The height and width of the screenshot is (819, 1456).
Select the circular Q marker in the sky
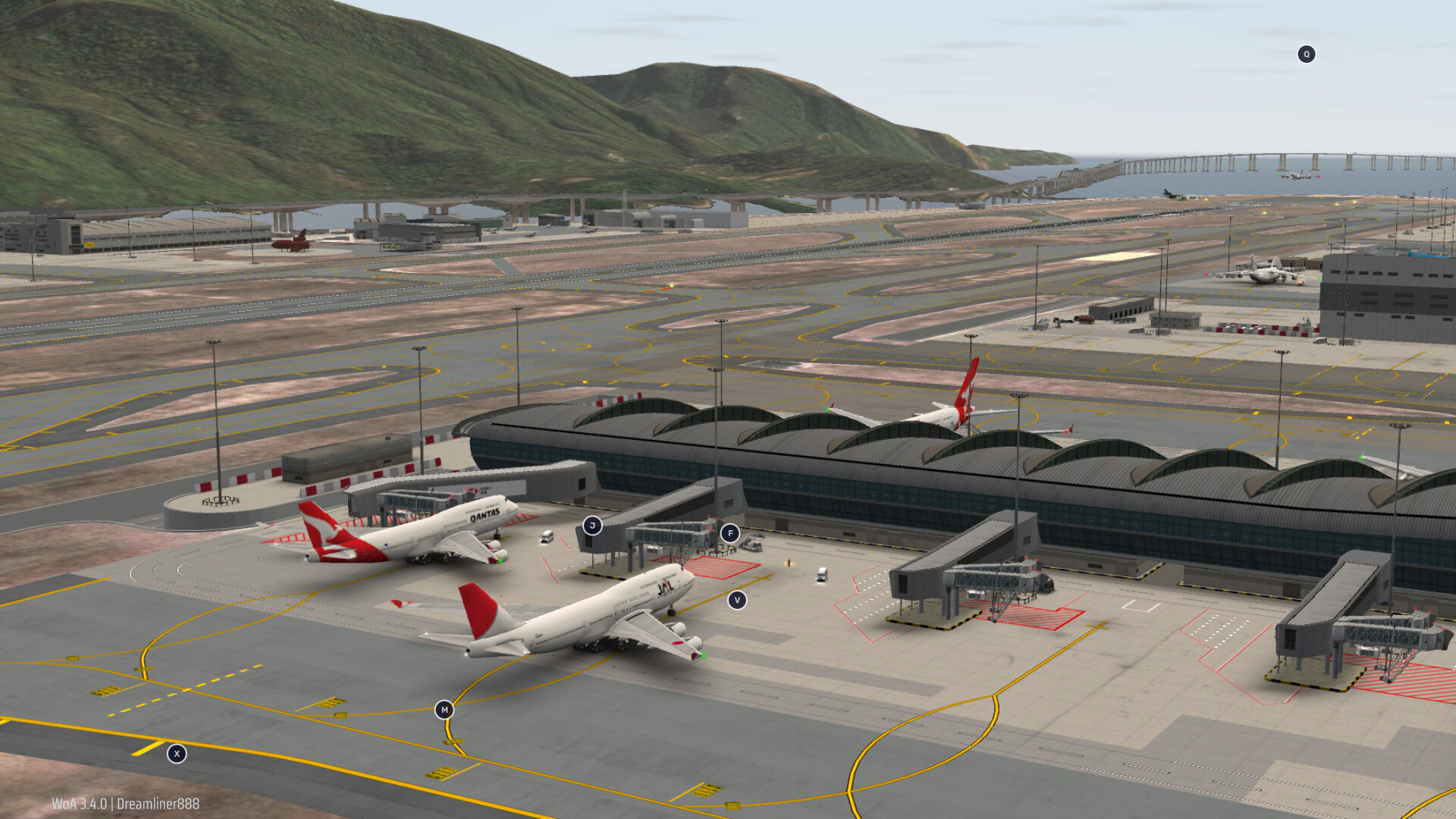1306,54
